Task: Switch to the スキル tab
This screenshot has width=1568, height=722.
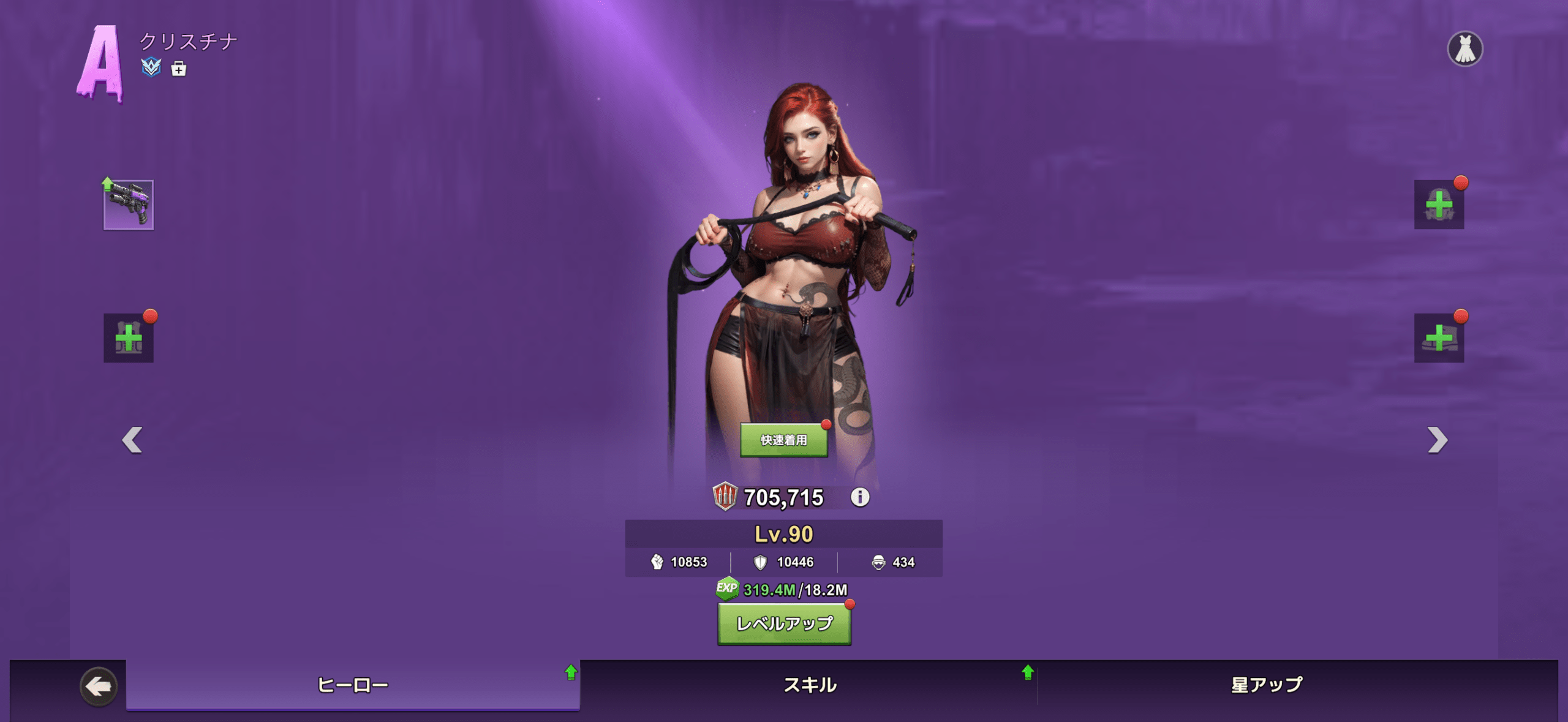Action: point(810,685)
